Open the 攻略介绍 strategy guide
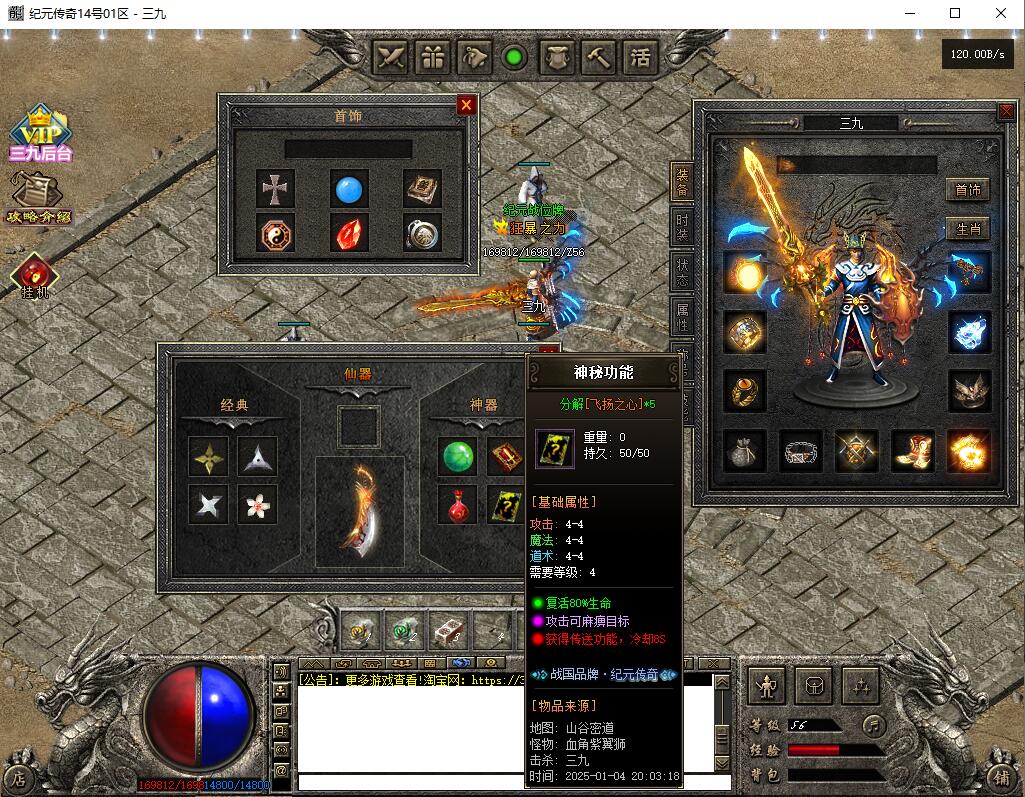 (x=38, y=198)
